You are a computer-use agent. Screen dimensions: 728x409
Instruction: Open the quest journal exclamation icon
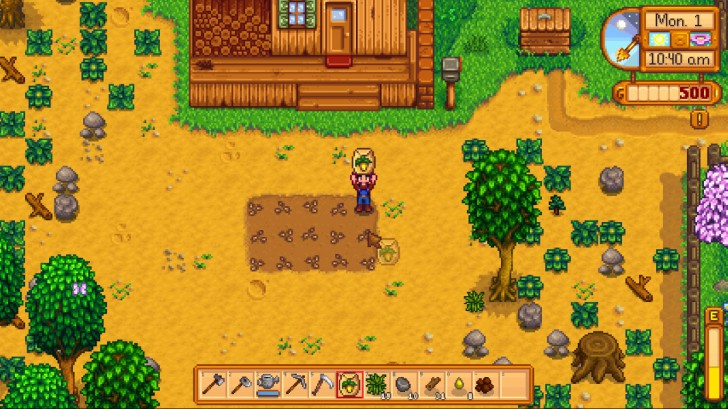700,118
